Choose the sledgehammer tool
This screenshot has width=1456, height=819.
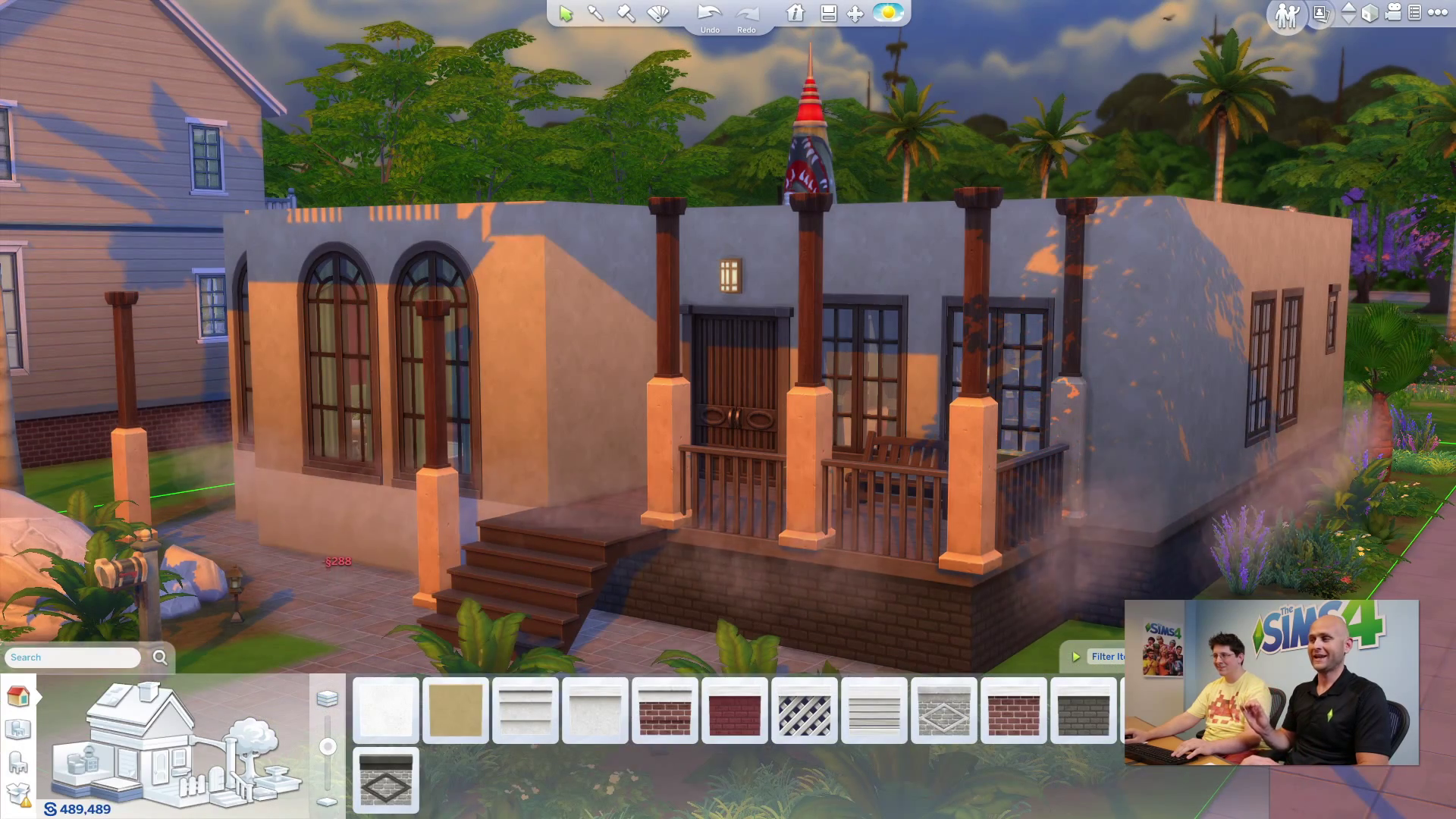626,14
